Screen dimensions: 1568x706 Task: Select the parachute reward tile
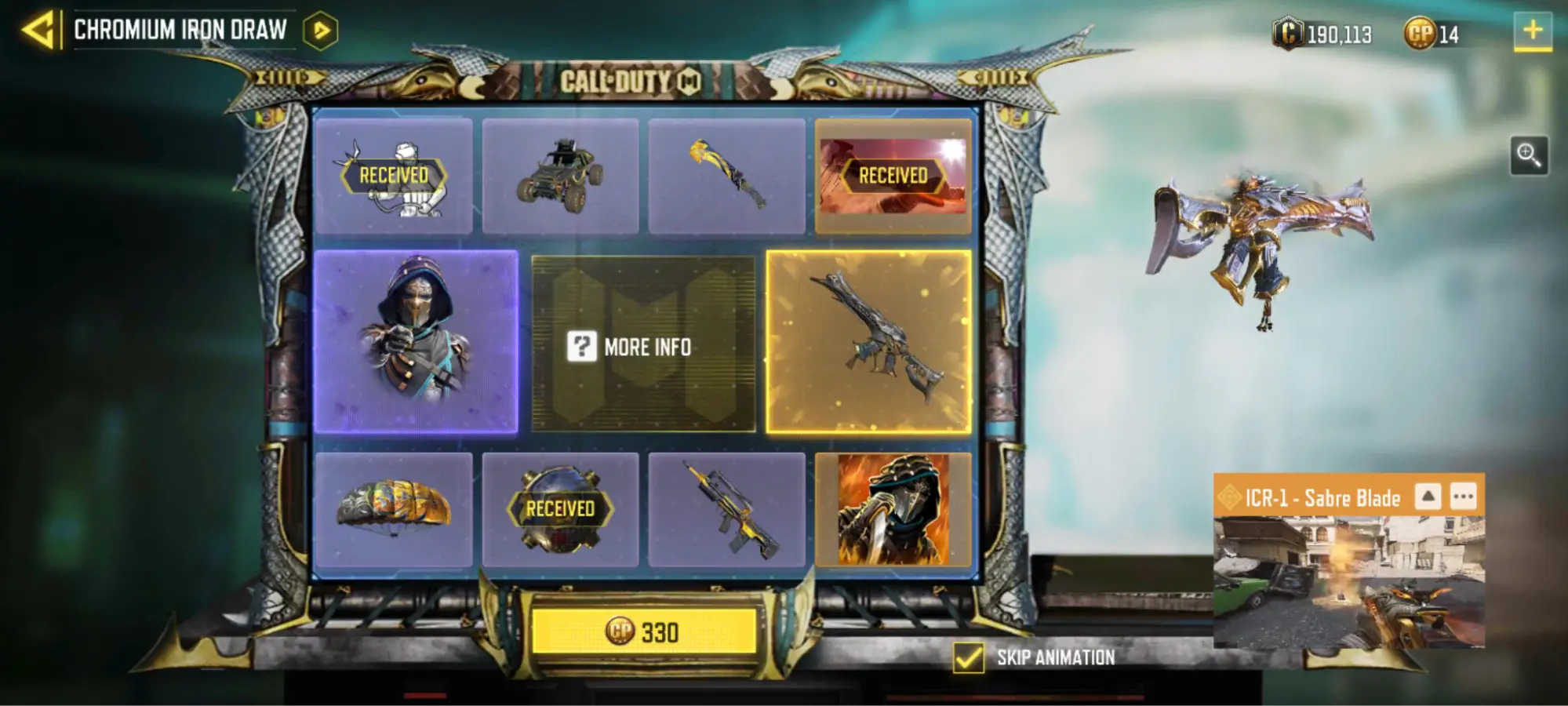[x=394, y=510]
